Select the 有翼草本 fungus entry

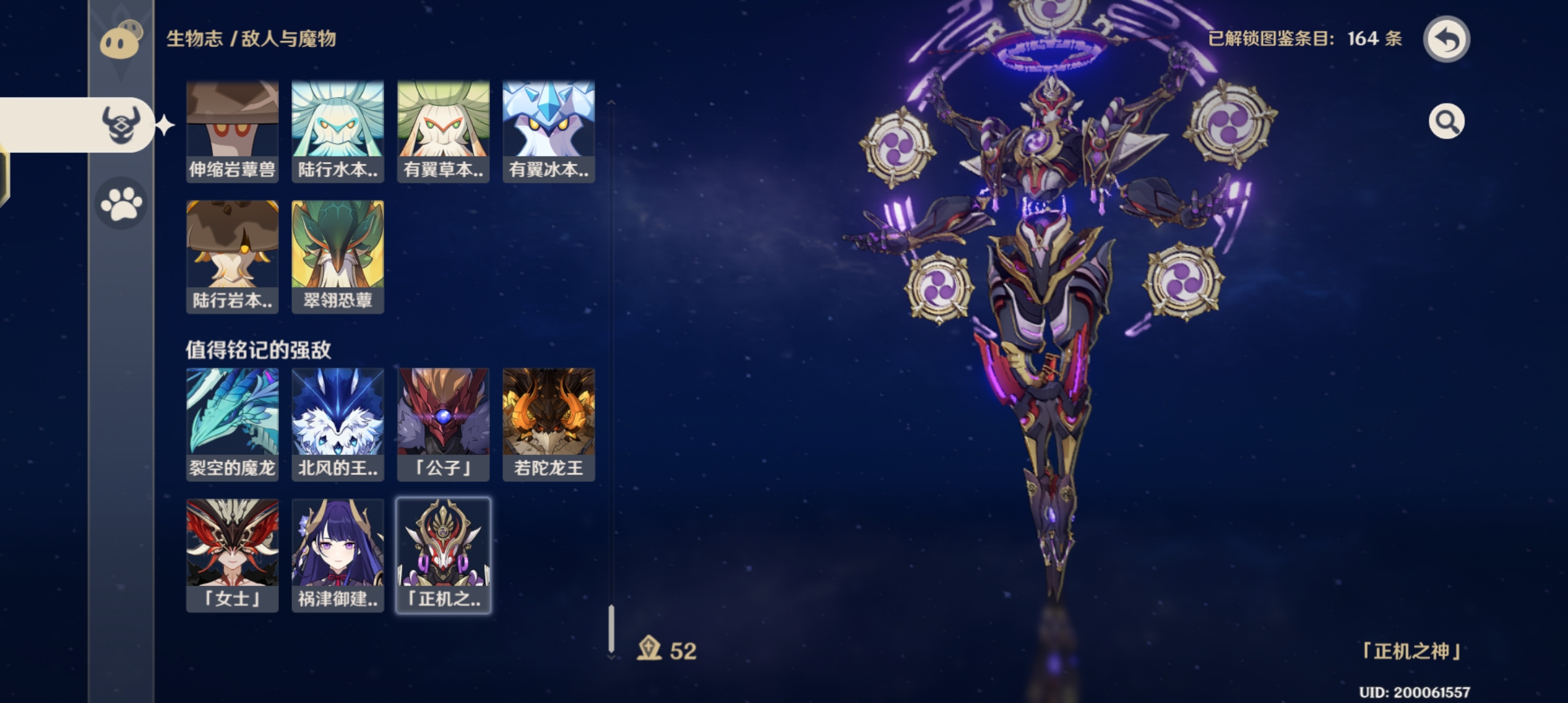[x=443, y=131]
